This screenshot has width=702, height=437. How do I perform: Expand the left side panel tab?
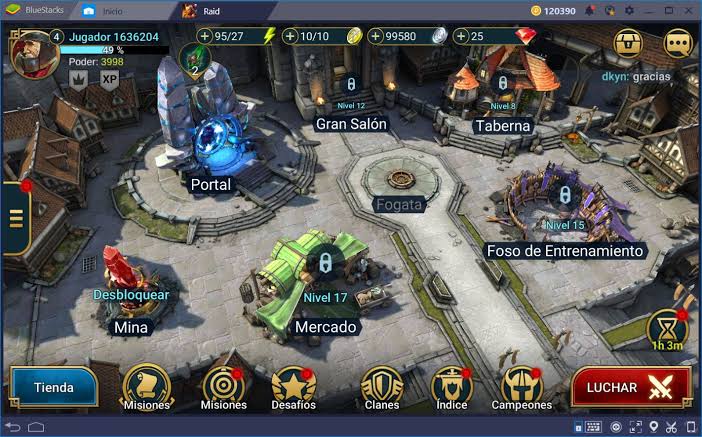pyautogui.click(x=14, y=218)
